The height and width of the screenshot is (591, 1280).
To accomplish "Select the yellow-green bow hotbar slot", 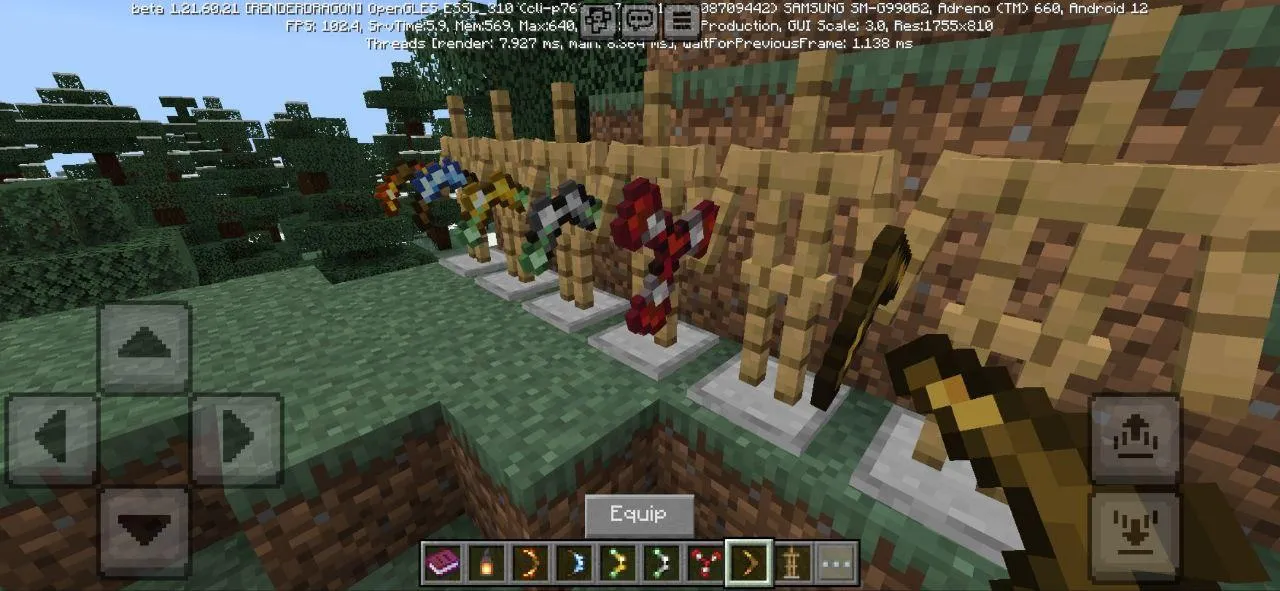I will click(617, 565).
